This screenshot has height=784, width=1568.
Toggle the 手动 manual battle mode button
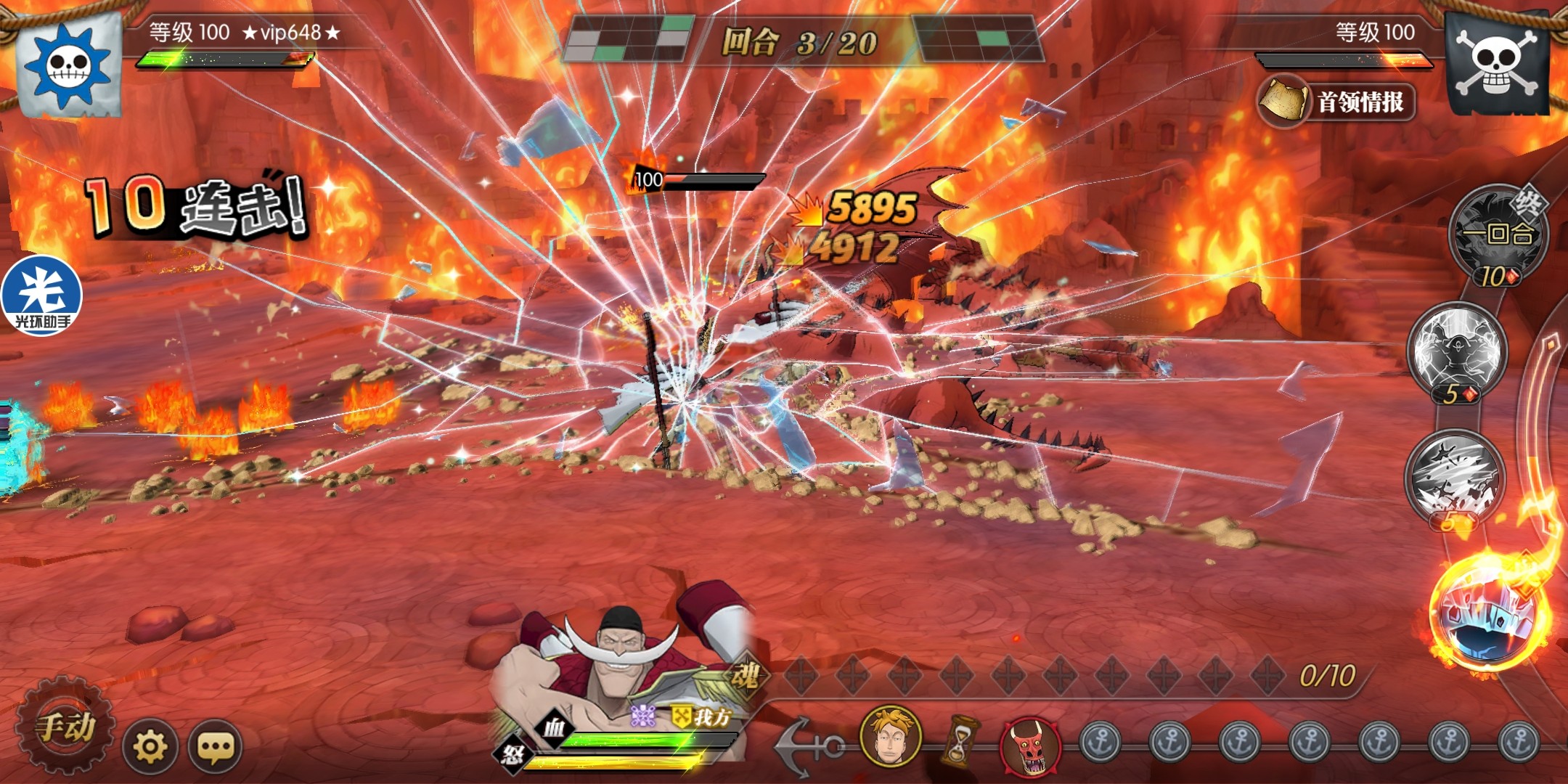point(65,726)
